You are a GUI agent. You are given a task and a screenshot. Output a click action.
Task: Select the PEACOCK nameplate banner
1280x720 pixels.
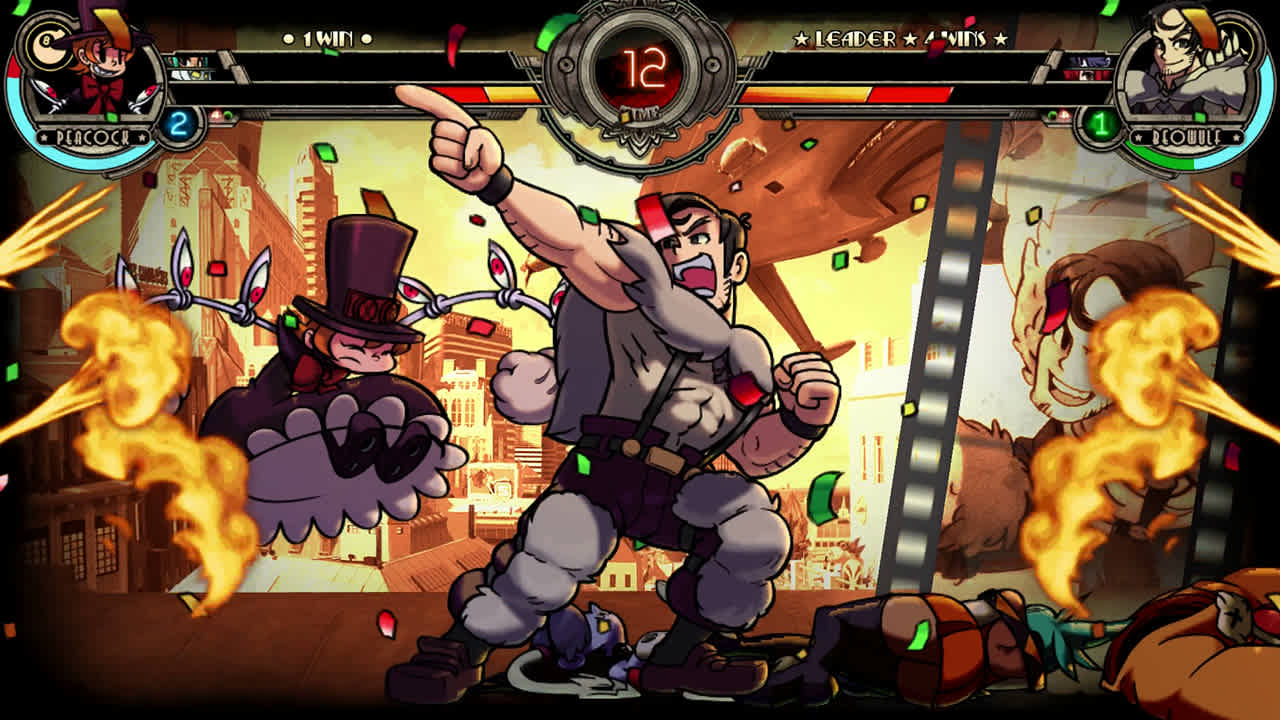coord(92,136)
